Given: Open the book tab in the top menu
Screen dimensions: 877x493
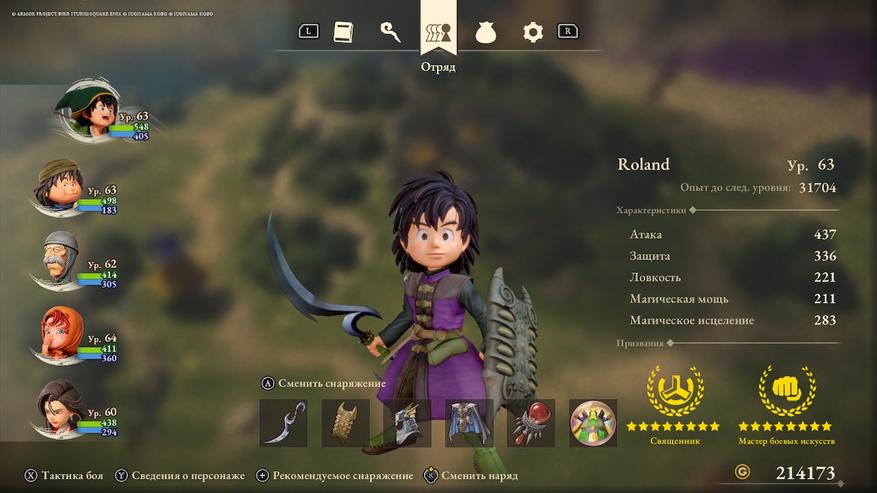Looking at the screenshot, I should coord(344,32).
